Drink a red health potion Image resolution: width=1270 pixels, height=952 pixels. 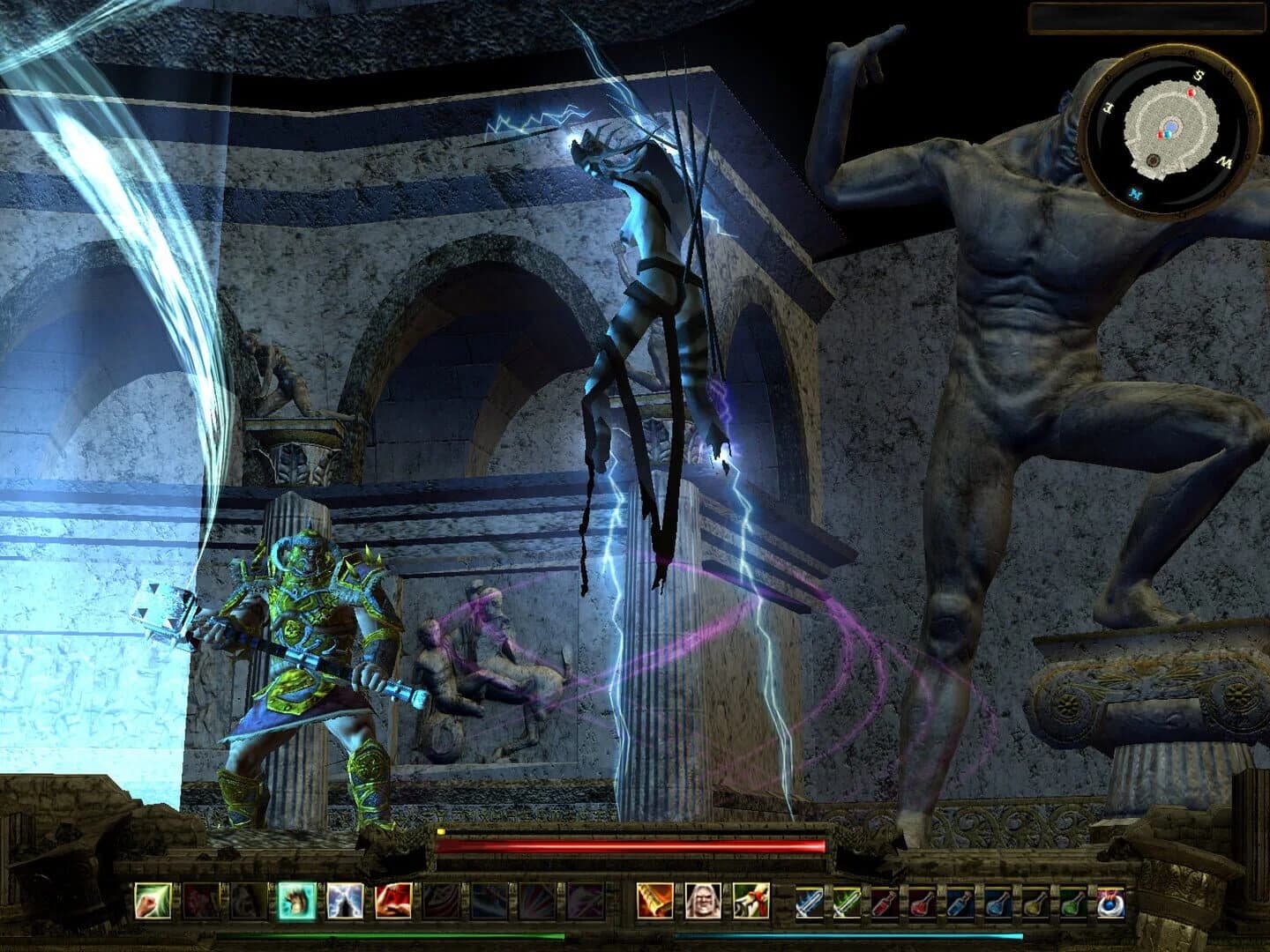[885, 903]
